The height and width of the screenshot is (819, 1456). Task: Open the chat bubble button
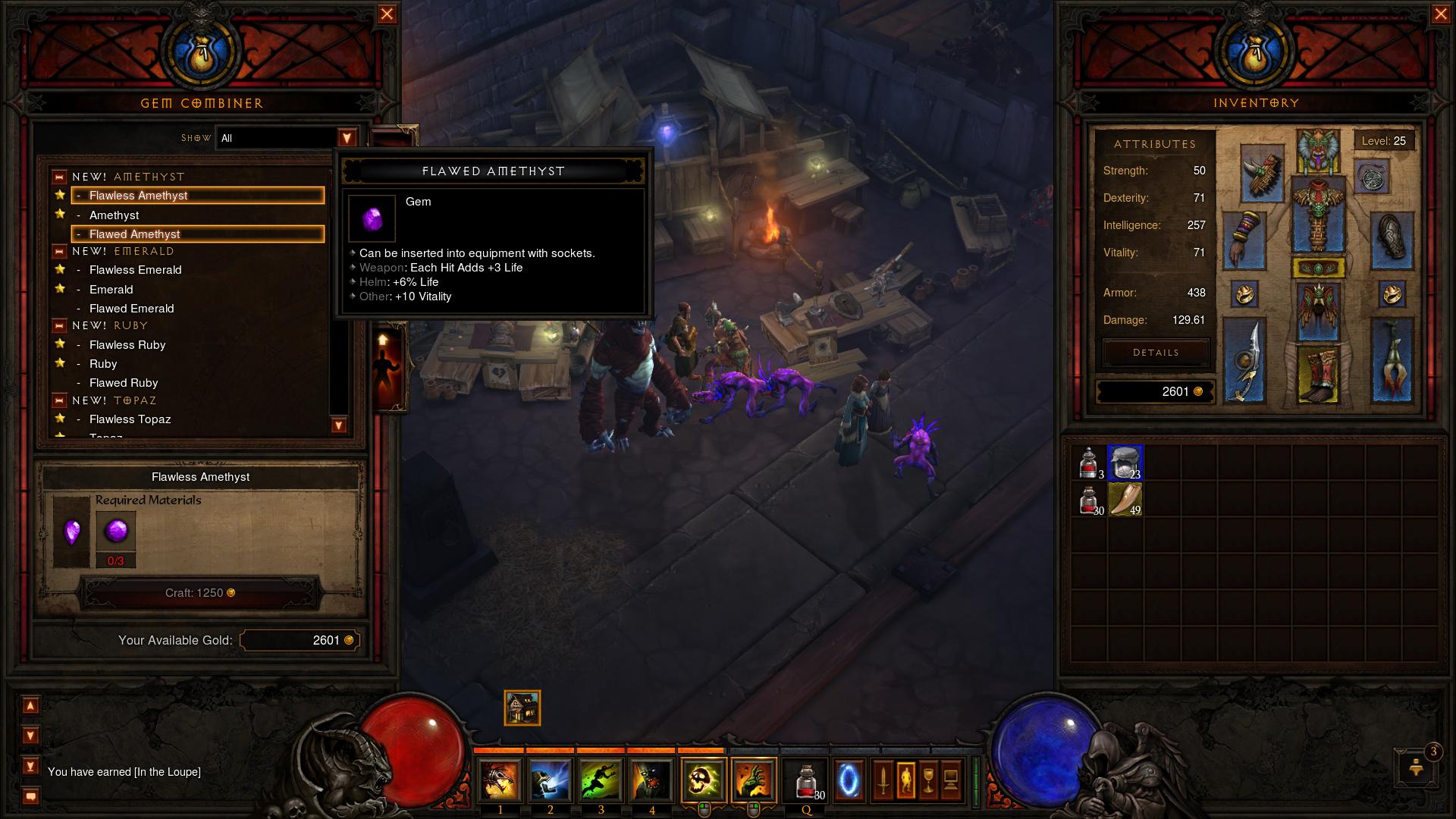31,796
